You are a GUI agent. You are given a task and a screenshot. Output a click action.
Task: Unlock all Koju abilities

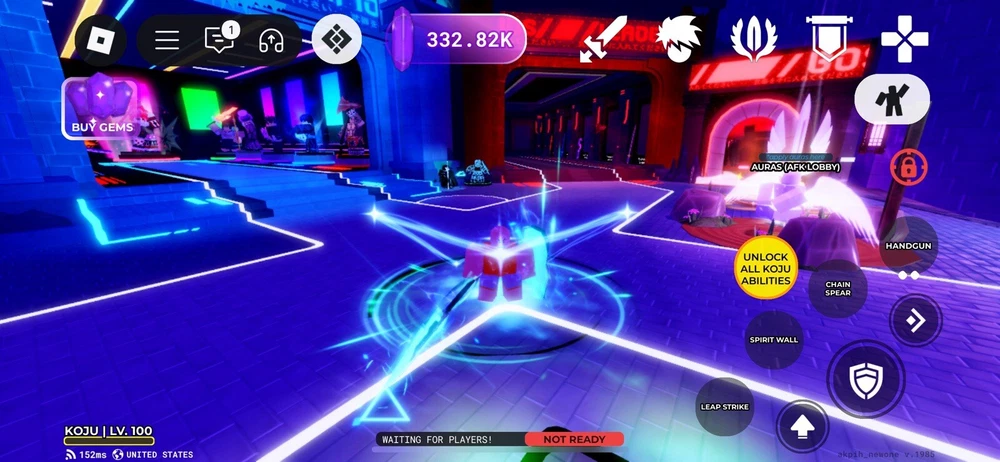click(x=766, y=268)
